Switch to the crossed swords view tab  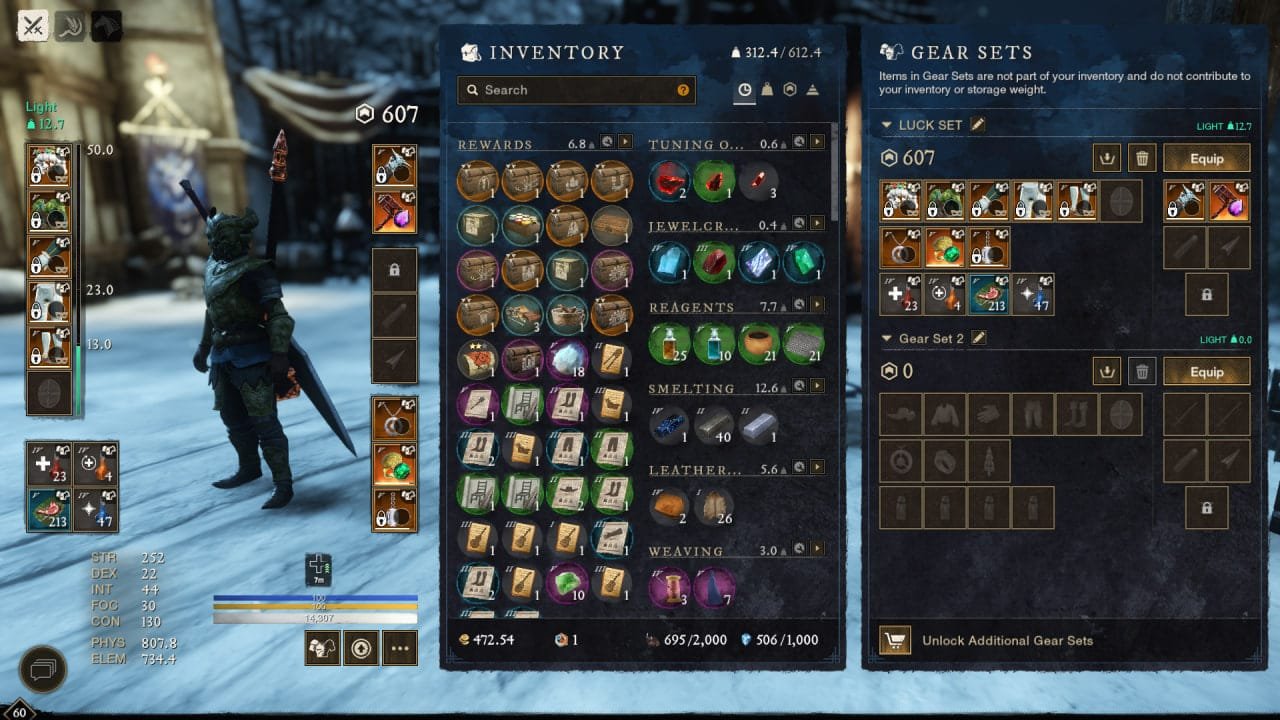[34, 26]
